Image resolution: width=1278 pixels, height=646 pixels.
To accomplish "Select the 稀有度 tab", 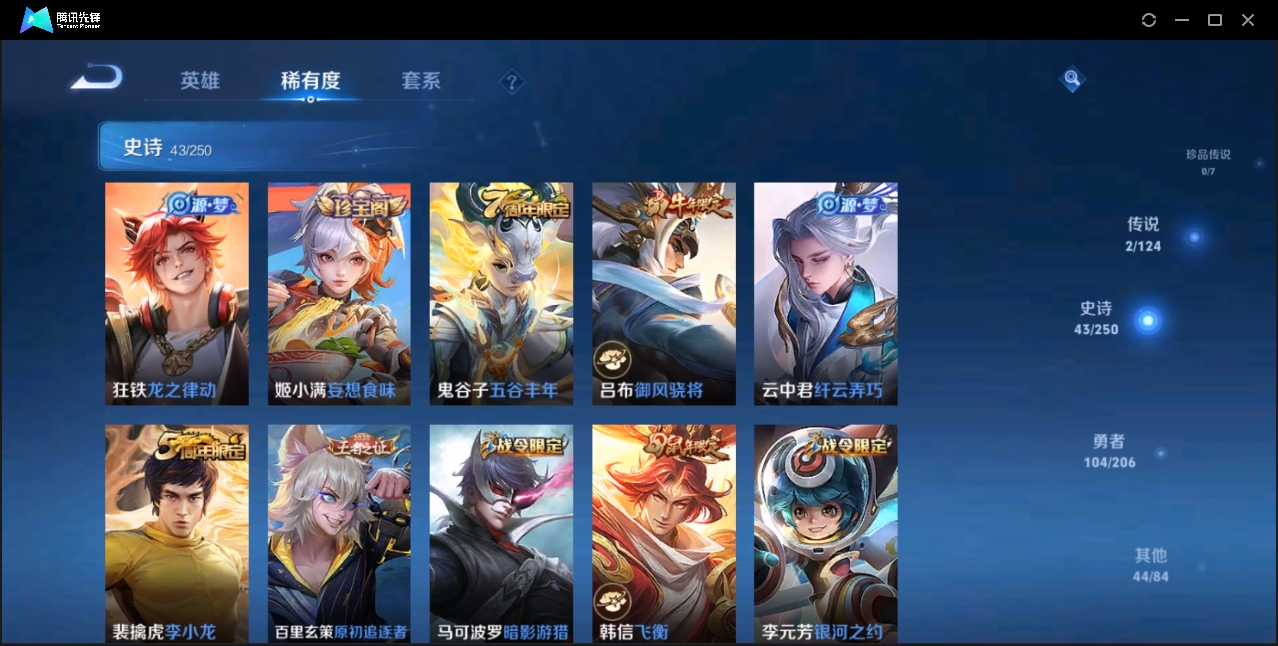I will 310,81.
